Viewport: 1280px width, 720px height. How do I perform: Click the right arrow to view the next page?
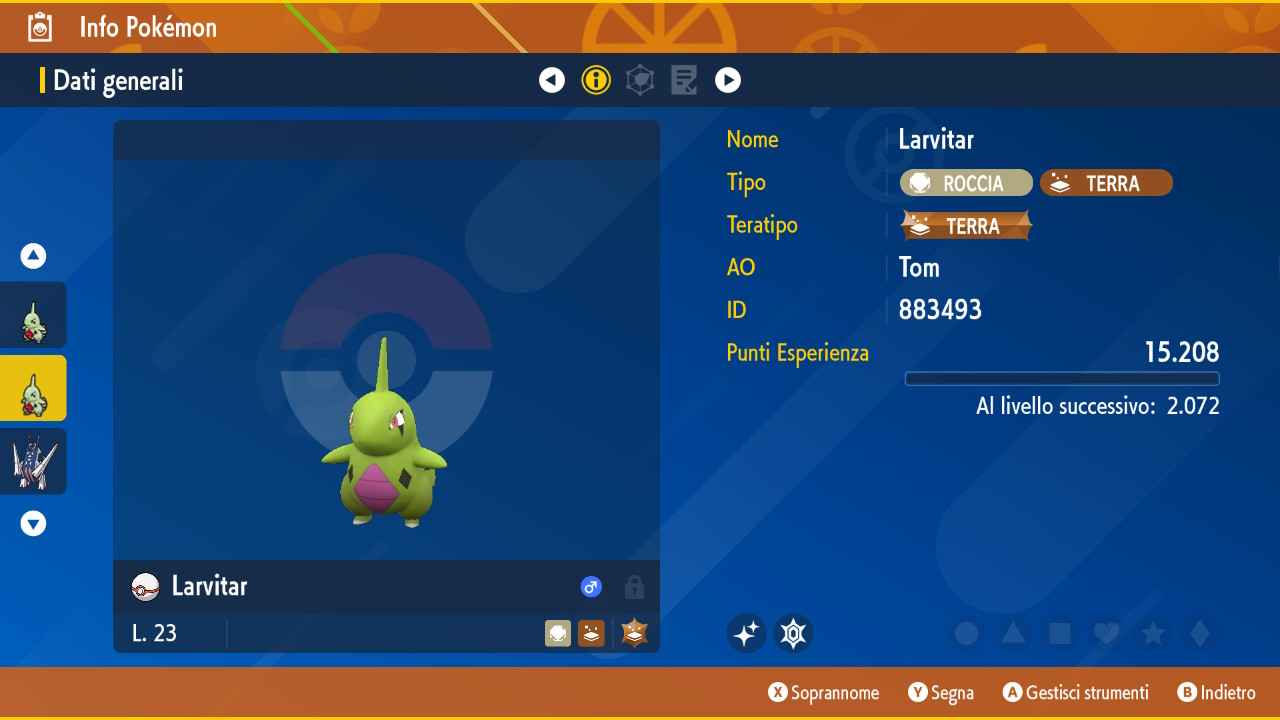pyautogui.click(x=728, y=79)
